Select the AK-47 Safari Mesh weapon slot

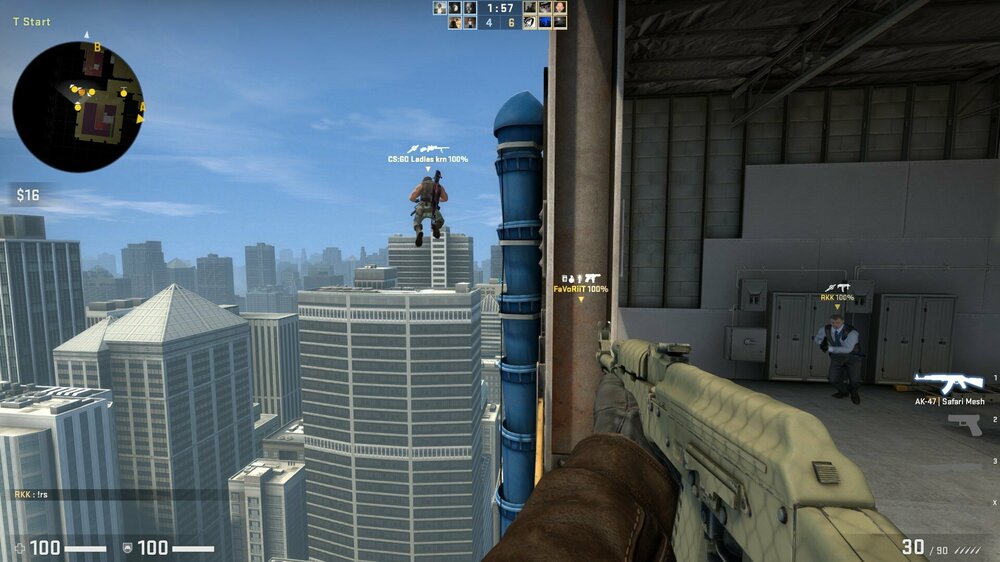click(949, 384)
